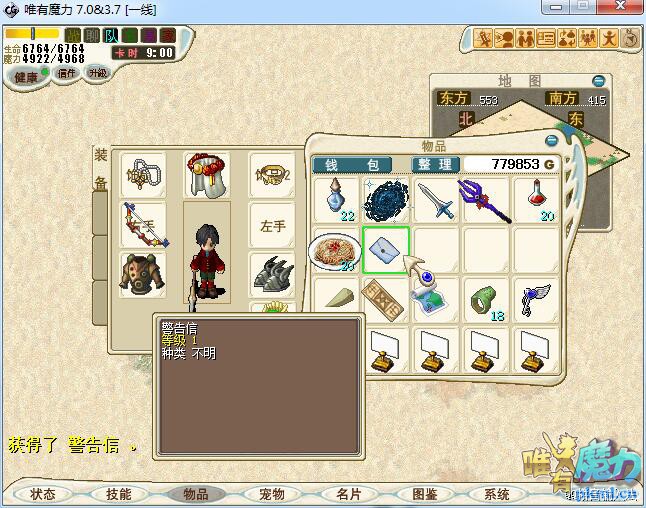Open the 宠物 pet menu

tap(271, 494)
